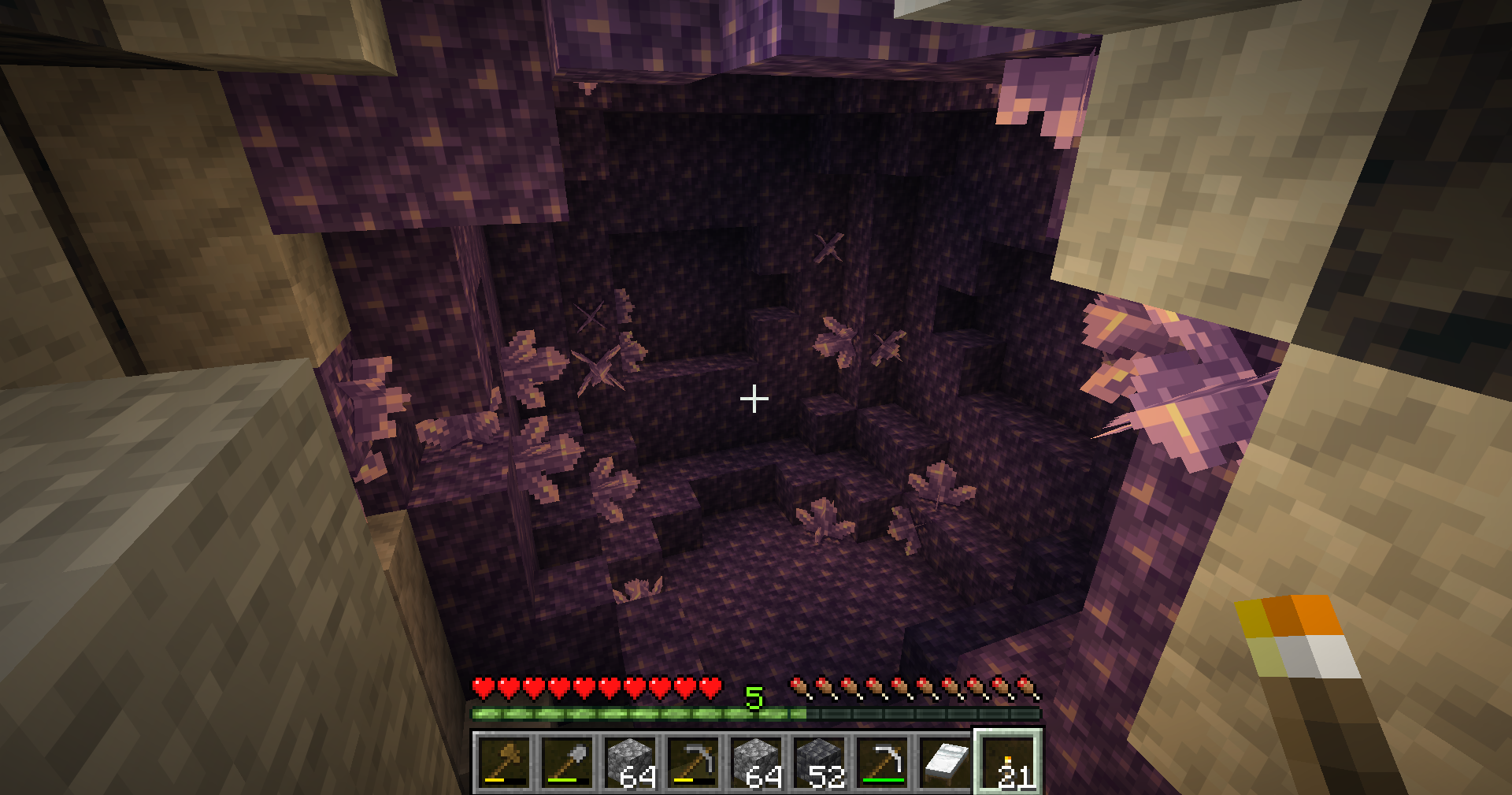Equip the iron pickaxe with green durability

pyautogui.click(x=883, y=762)
